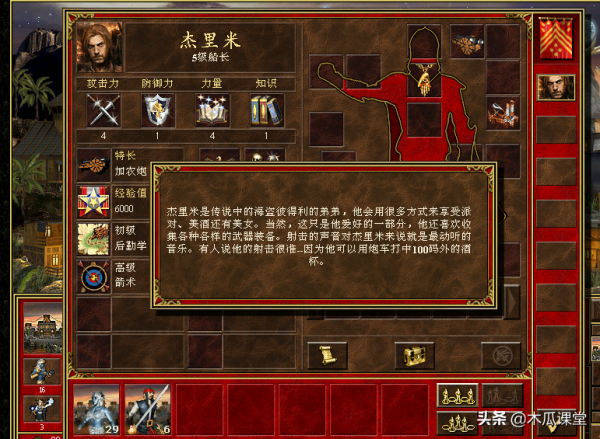
Task: Select the cannon artifact in top slot
Action: (x=468, y=41)
